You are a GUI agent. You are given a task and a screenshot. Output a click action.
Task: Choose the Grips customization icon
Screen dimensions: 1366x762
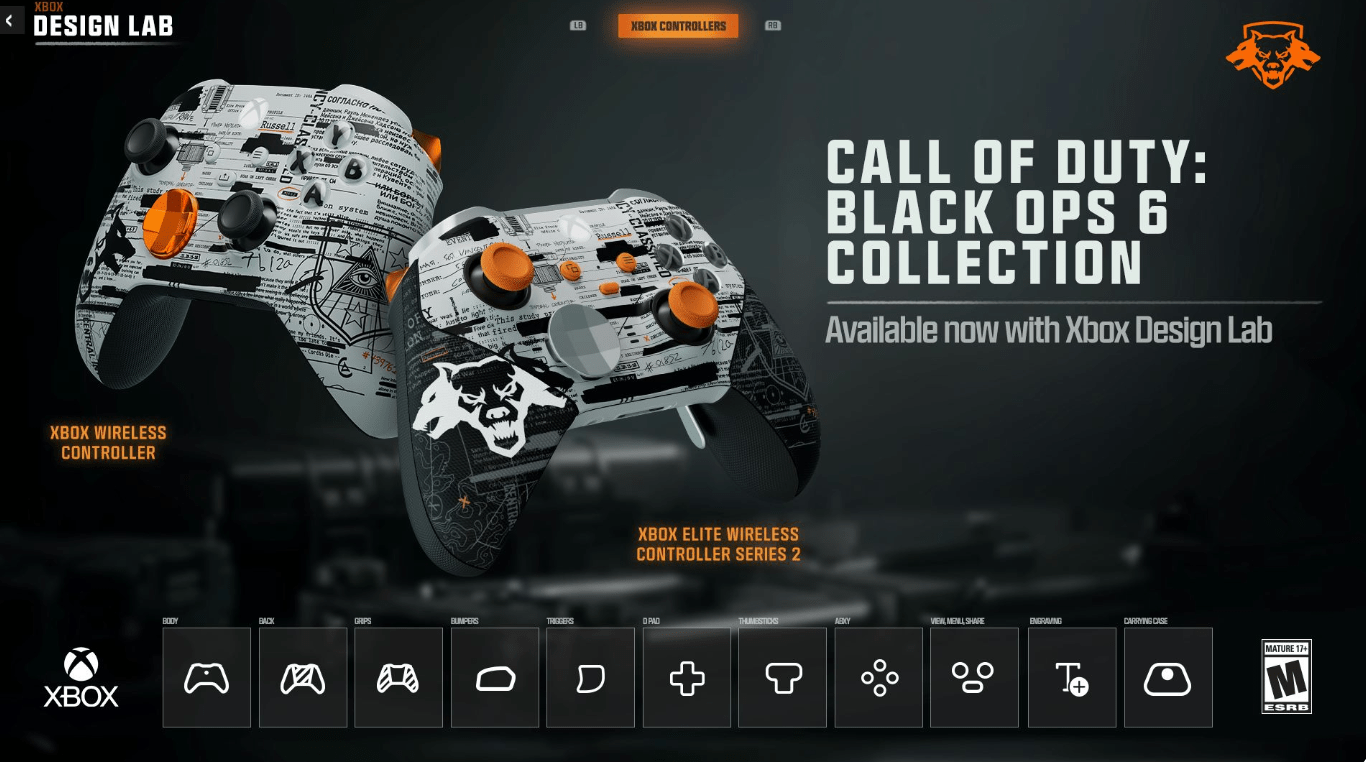coord(398,677)
